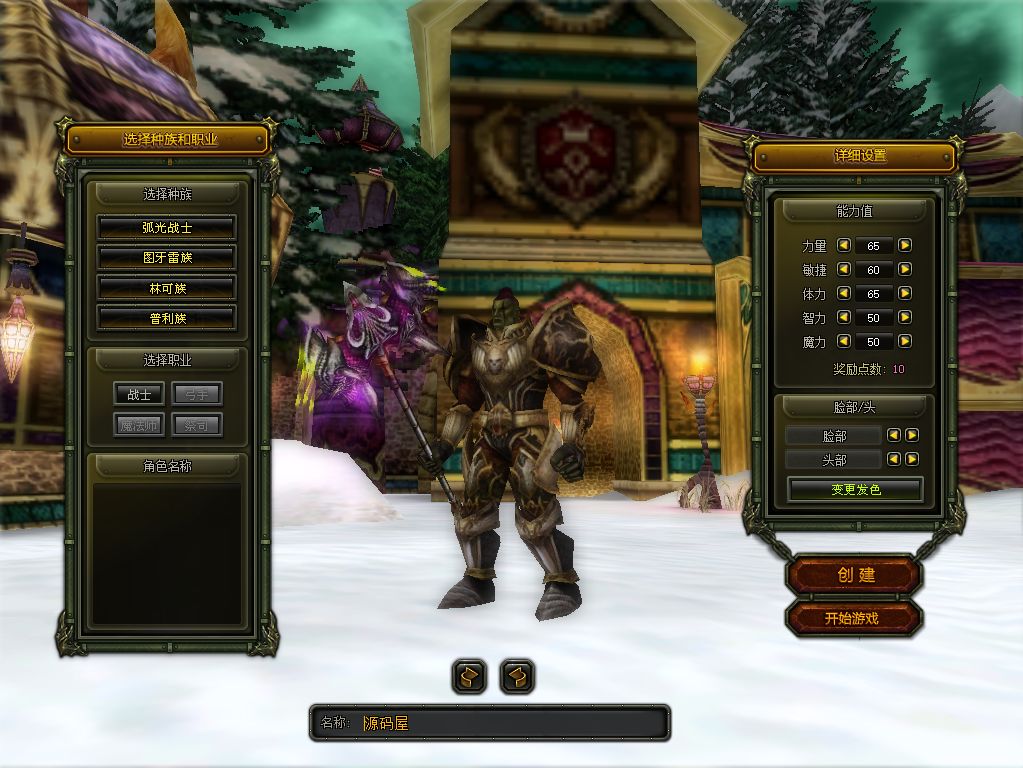Reduce the 魔力 stat
Viewport: 1023px width, 768px height.
pos(843,341)
